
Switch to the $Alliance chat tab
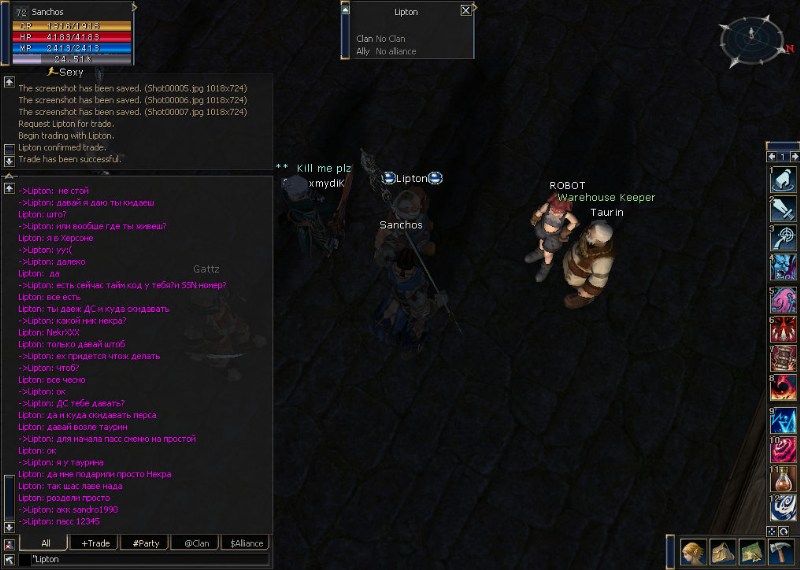(x=246, y=543)
